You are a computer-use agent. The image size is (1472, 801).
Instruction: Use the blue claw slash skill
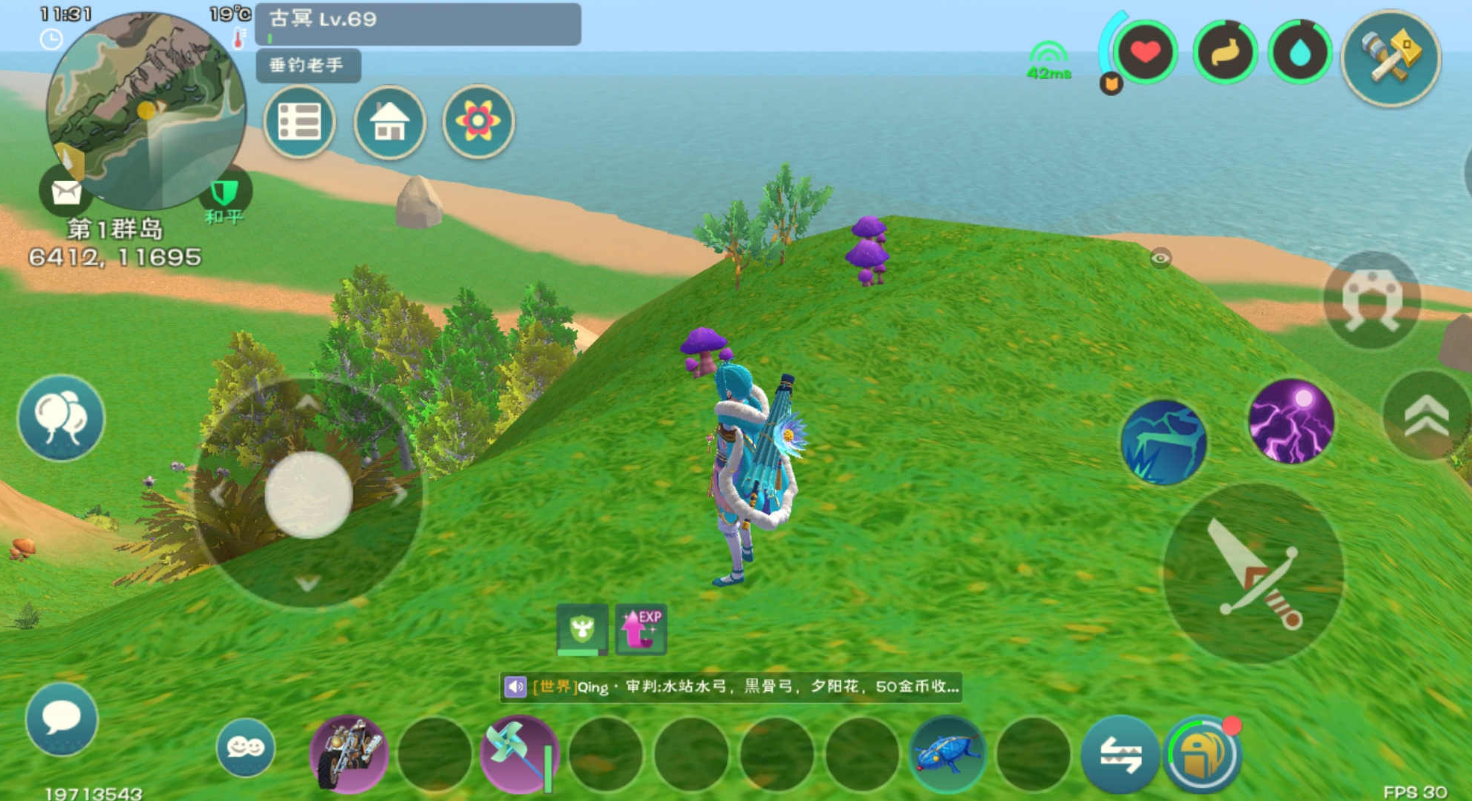click(x=1163, y=442)
